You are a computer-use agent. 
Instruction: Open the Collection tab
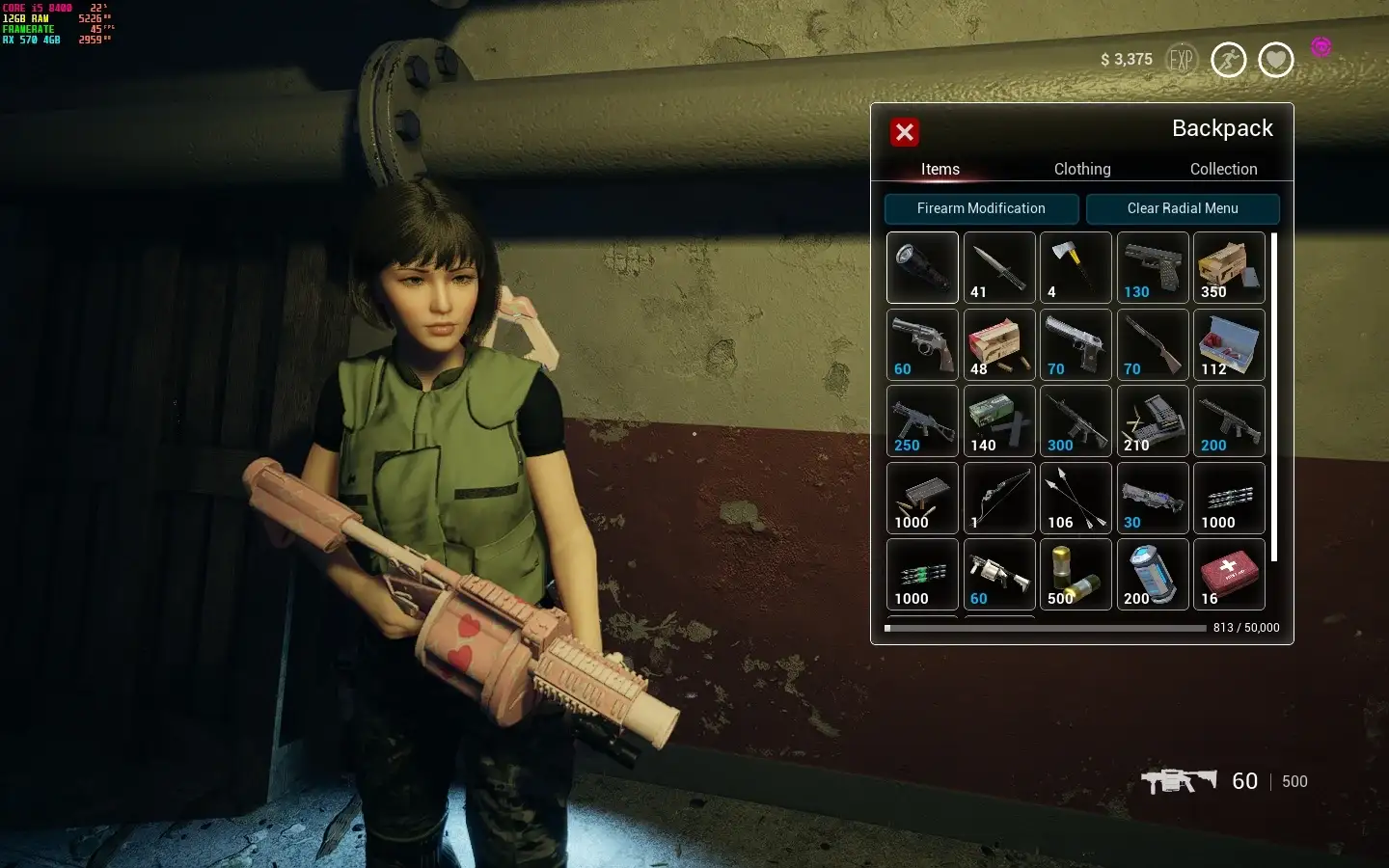coord(1223,169)
